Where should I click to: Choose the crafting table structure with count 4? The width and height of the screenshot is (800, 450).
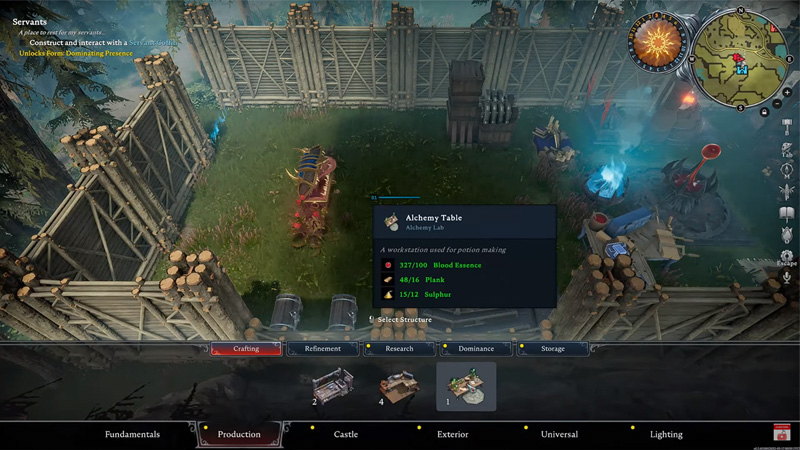coord(398,386)
